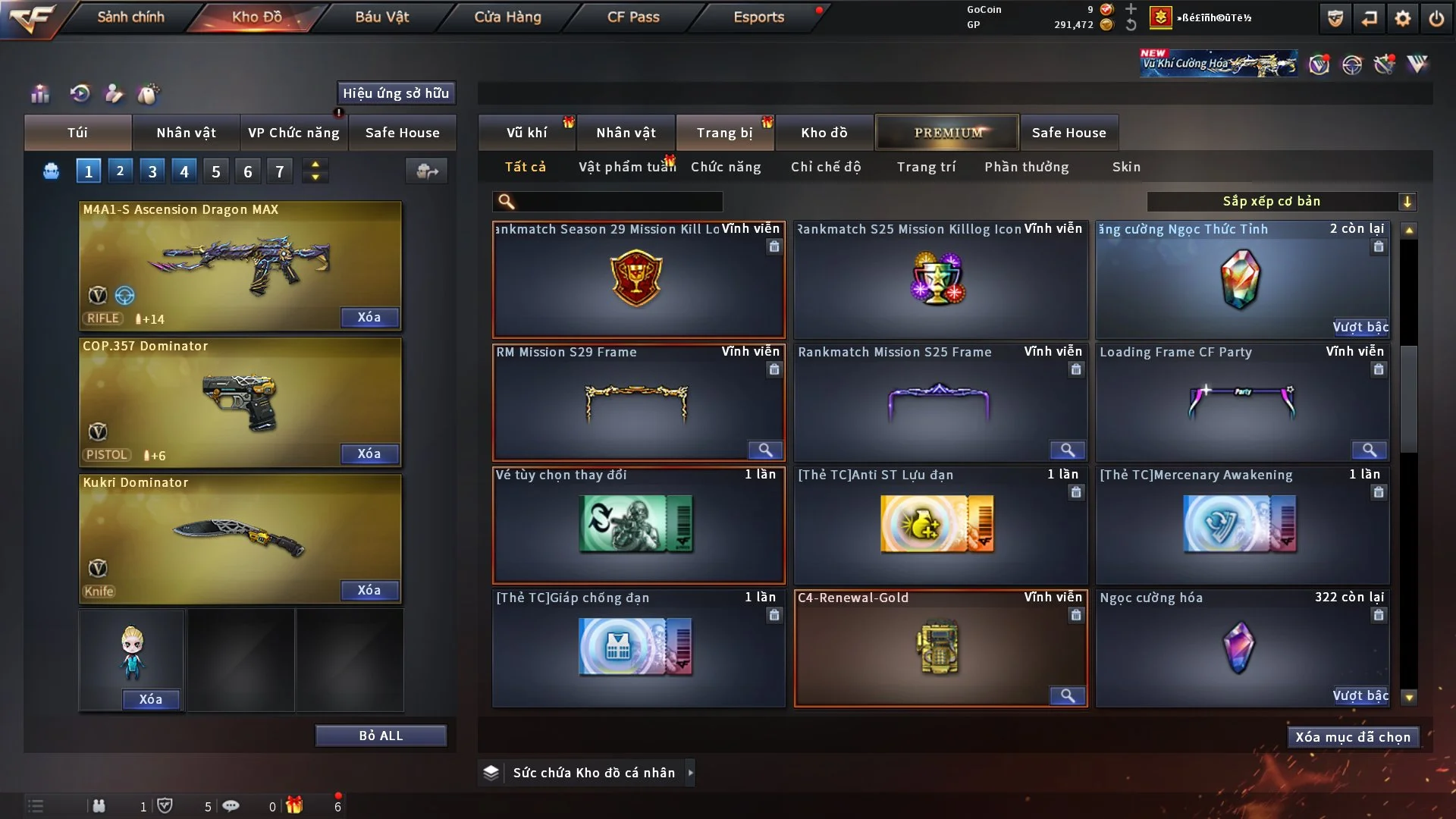1456x819 pixels.
Task: Show the Skin category
Action: point(1126,167)
